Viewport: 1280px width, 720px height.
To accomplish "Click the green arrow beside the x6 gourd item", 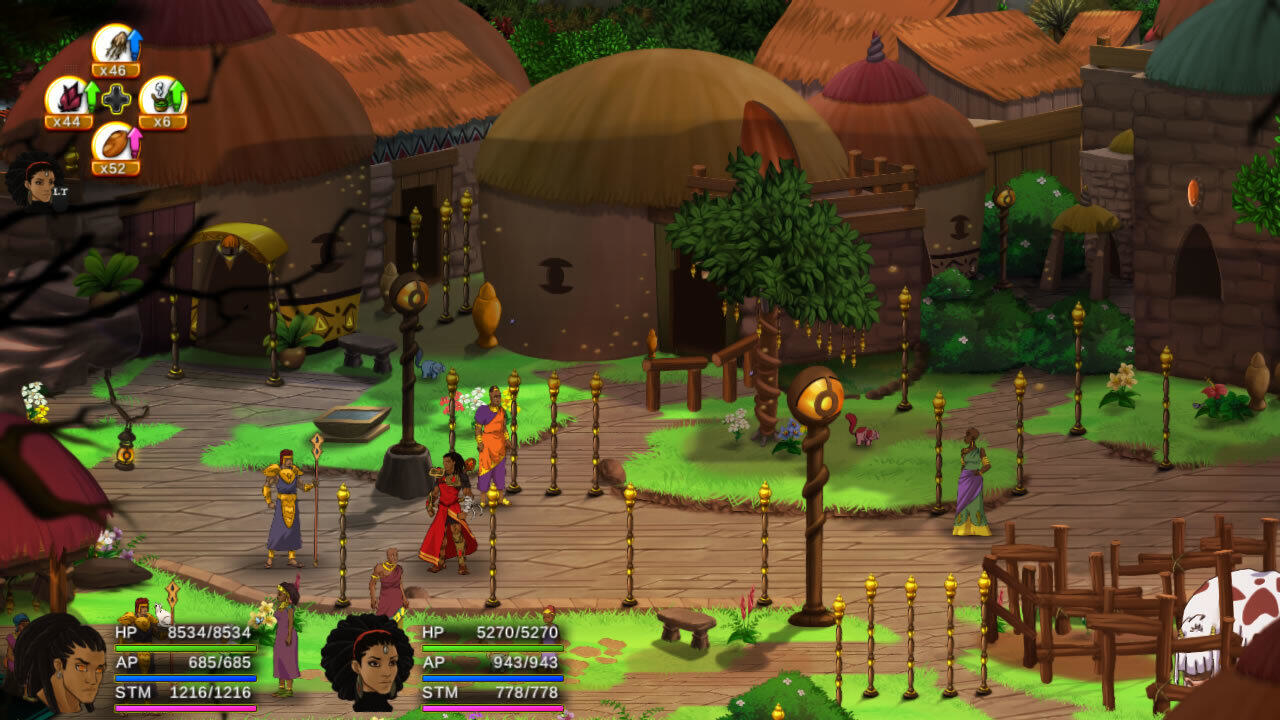I will 179,95.
